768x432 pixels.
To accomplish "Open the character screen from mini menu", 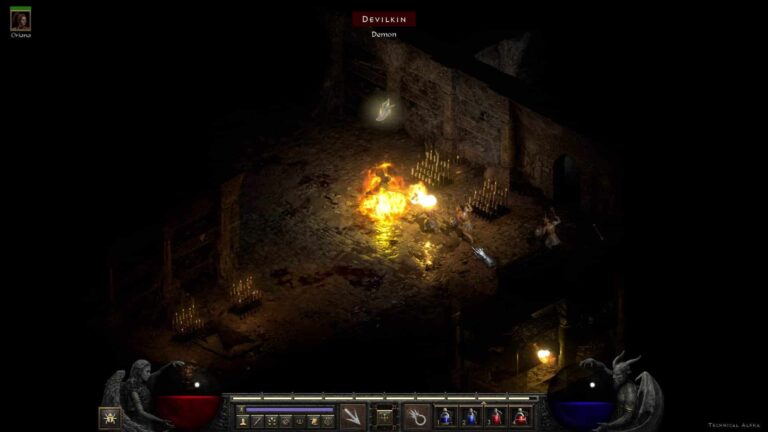I will 241,422.
